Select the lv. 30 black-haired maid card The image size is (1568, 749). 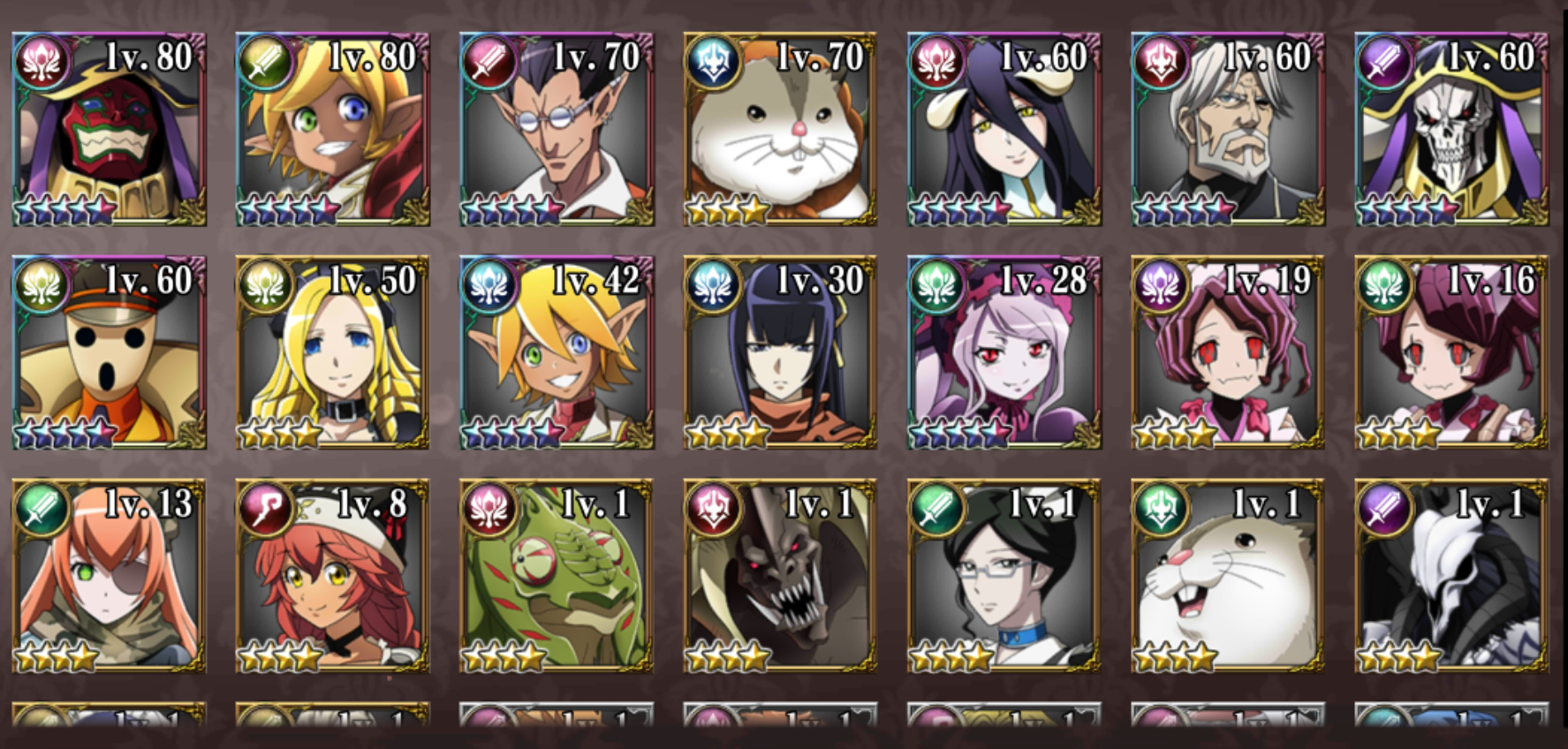coord(781,353)
